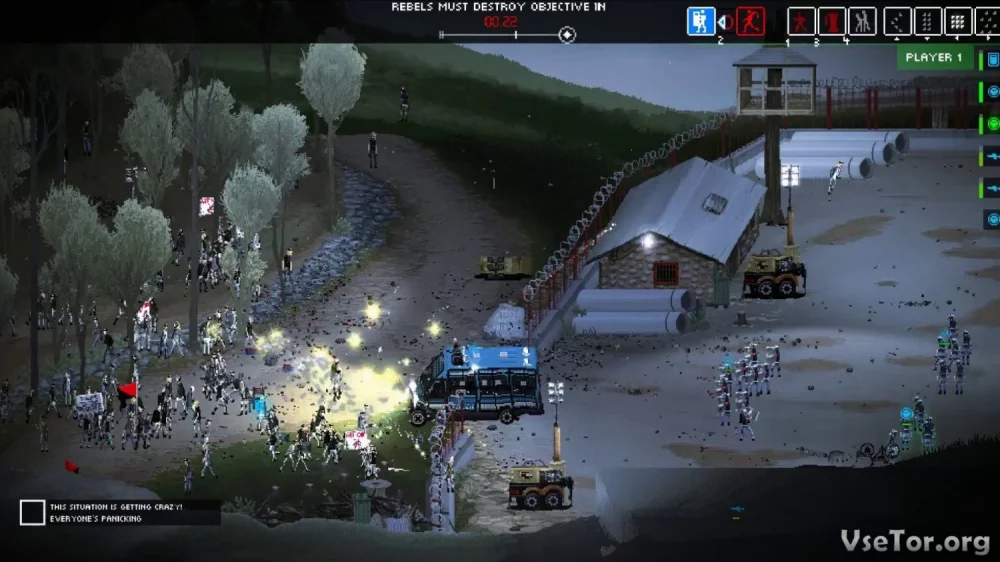Choose the square grid formation icon
1000x562 pixels.
958,21
